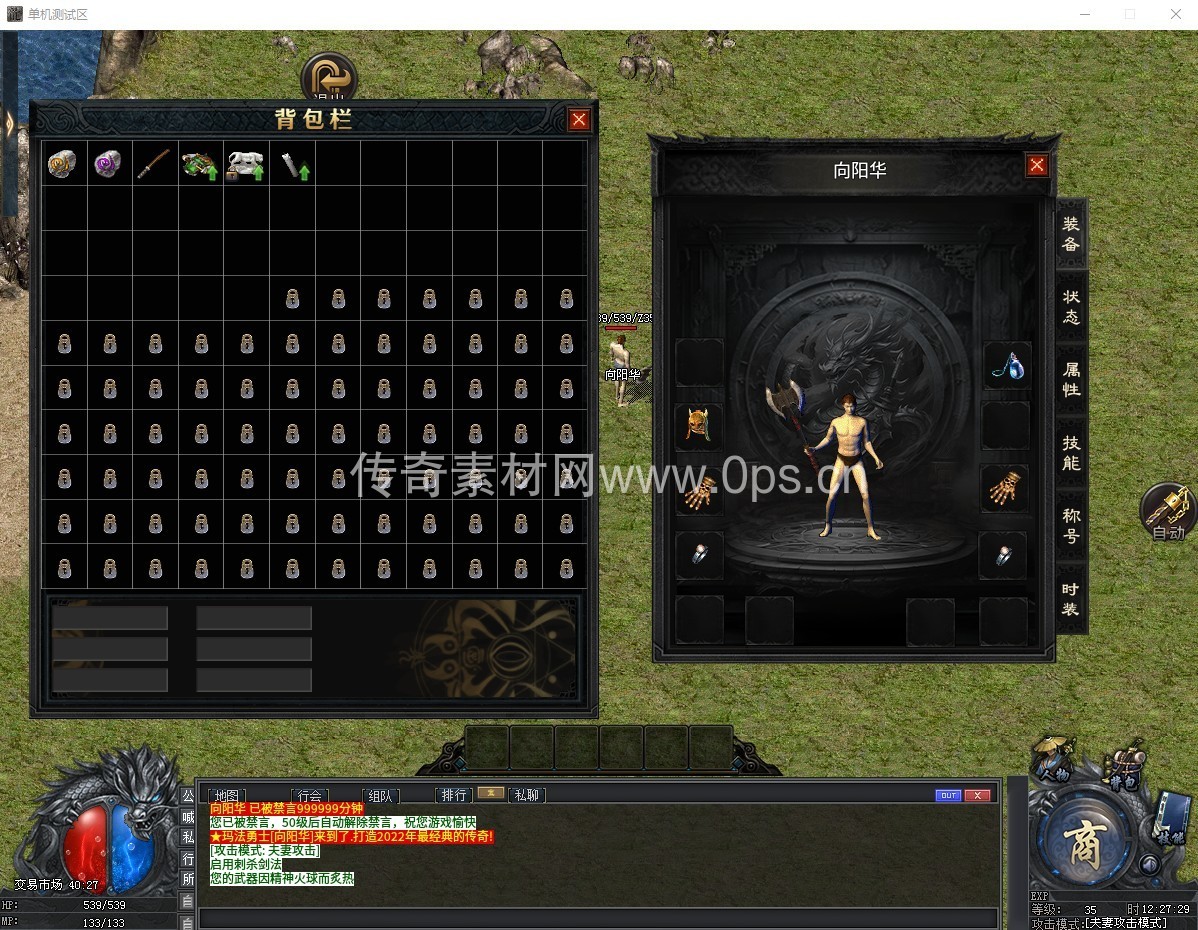Switch to the 称号 titles tab

click(x=1071, y=525)
